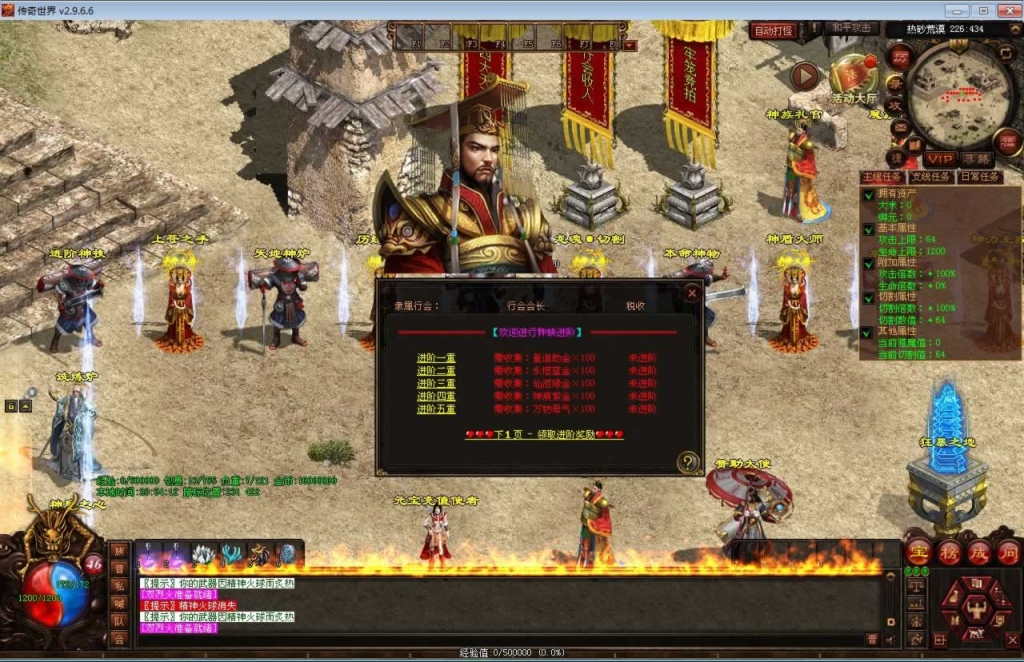Select the 进阶四重 advancement link
The height and width of the screenshot is (662, 1024).
[436, 396]
